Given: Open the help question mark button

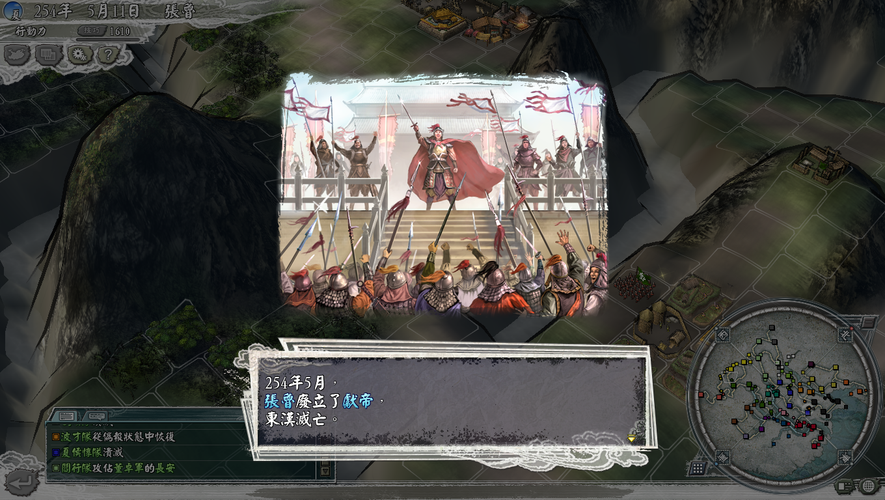Looking at the screenshot, I should [107, 54].
